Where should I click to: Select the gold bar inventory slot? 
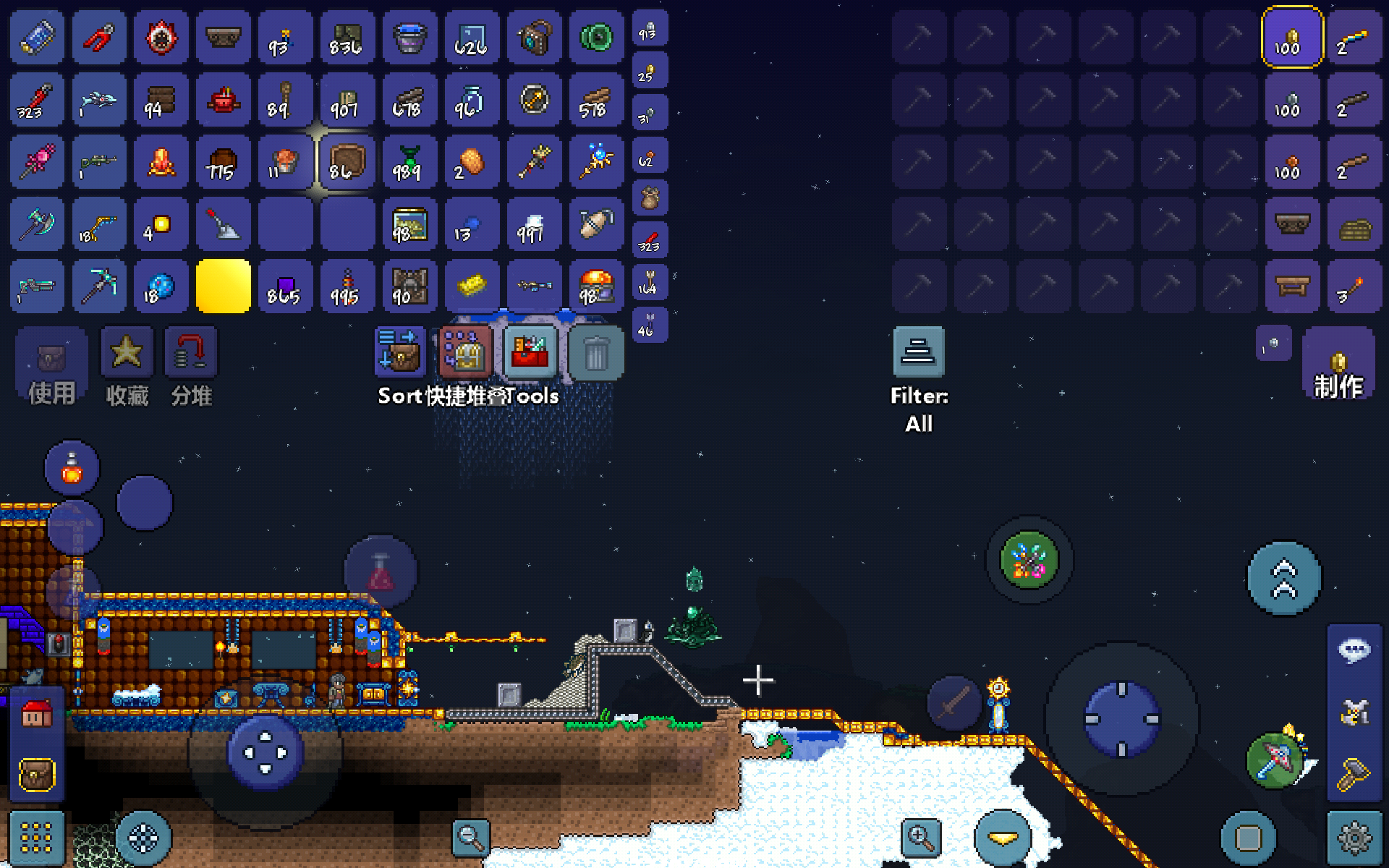(x=472, y=286)
